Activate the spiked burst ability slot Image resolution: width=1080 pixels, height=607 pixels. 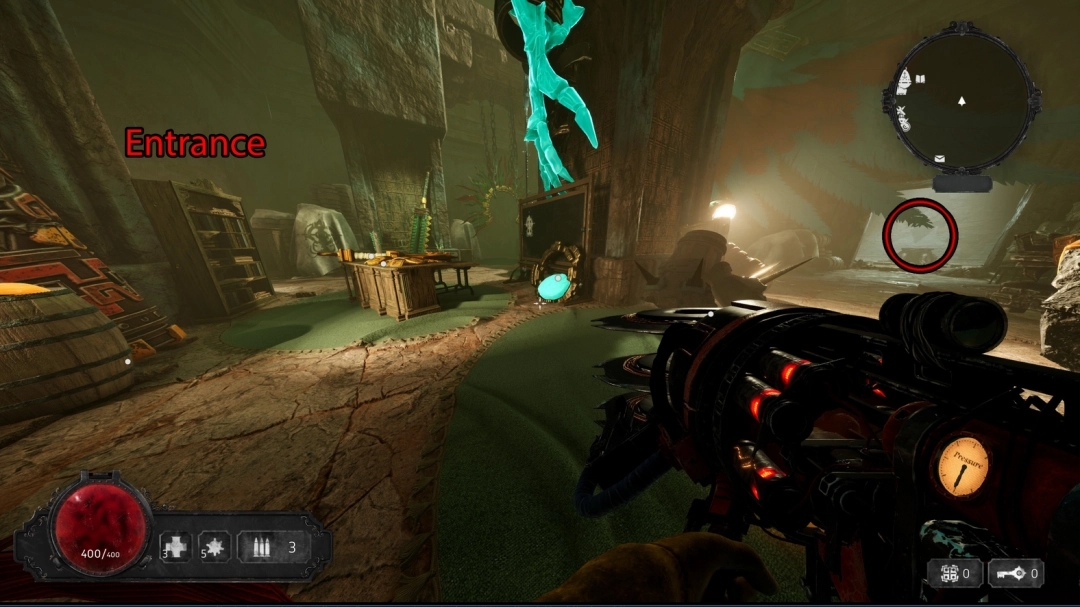click(x=215, y=547)
